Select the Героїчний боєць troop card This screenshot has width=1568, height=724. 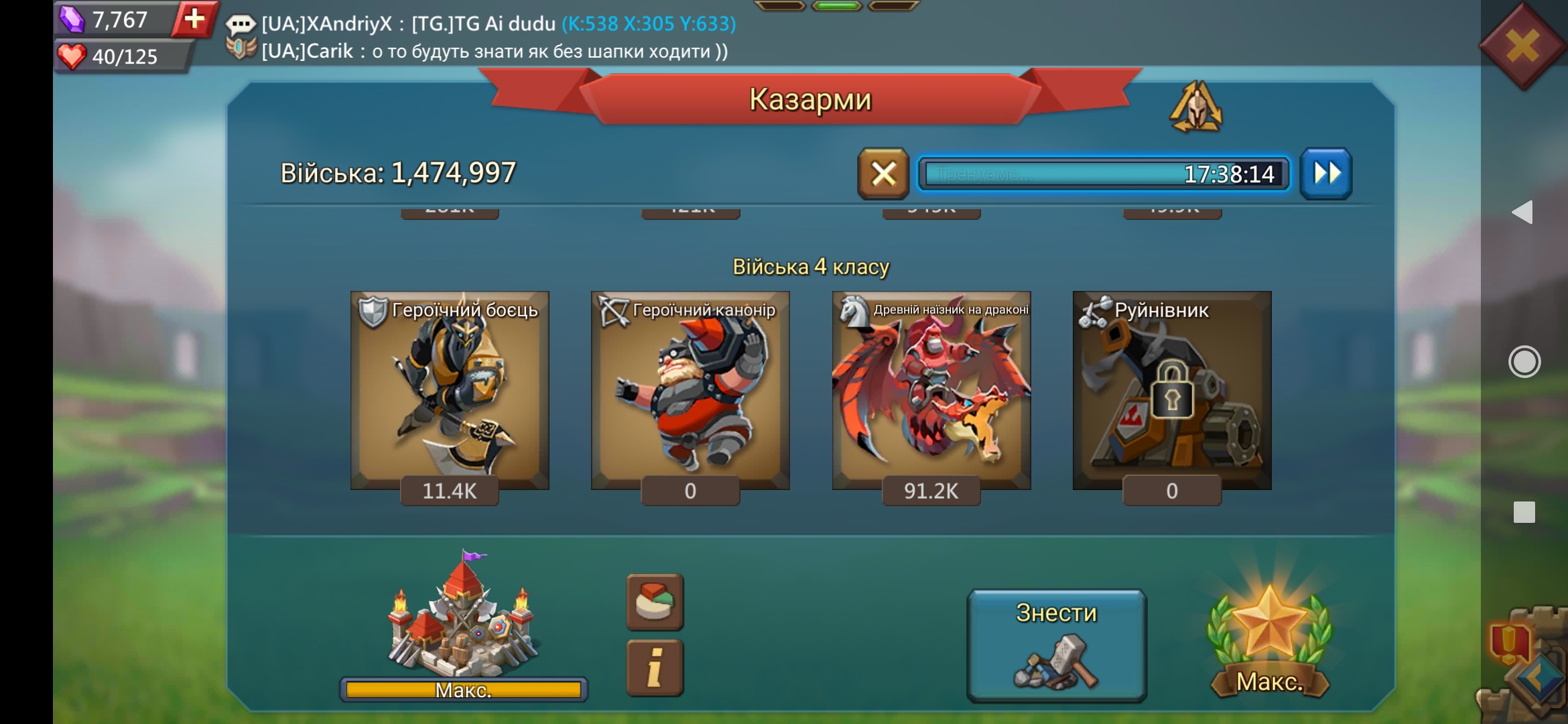point(450,391)
